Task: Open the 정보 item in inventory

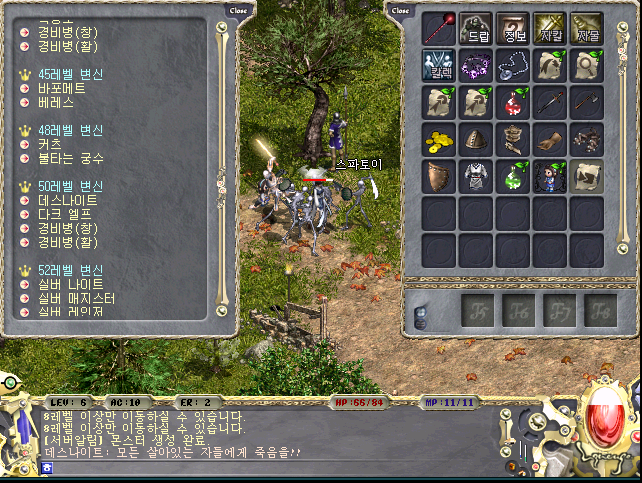Action: (512, 28)
